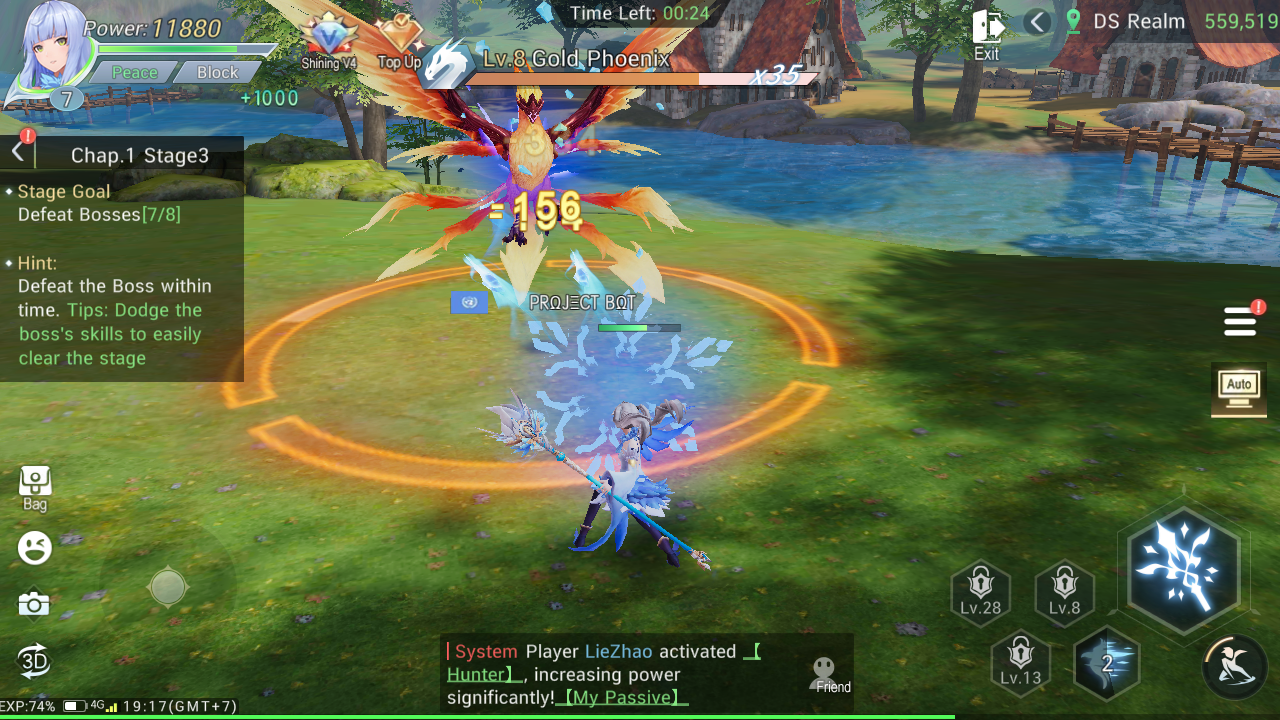
Task: Exit the stage via the Exit button
Action: [987, 34]
